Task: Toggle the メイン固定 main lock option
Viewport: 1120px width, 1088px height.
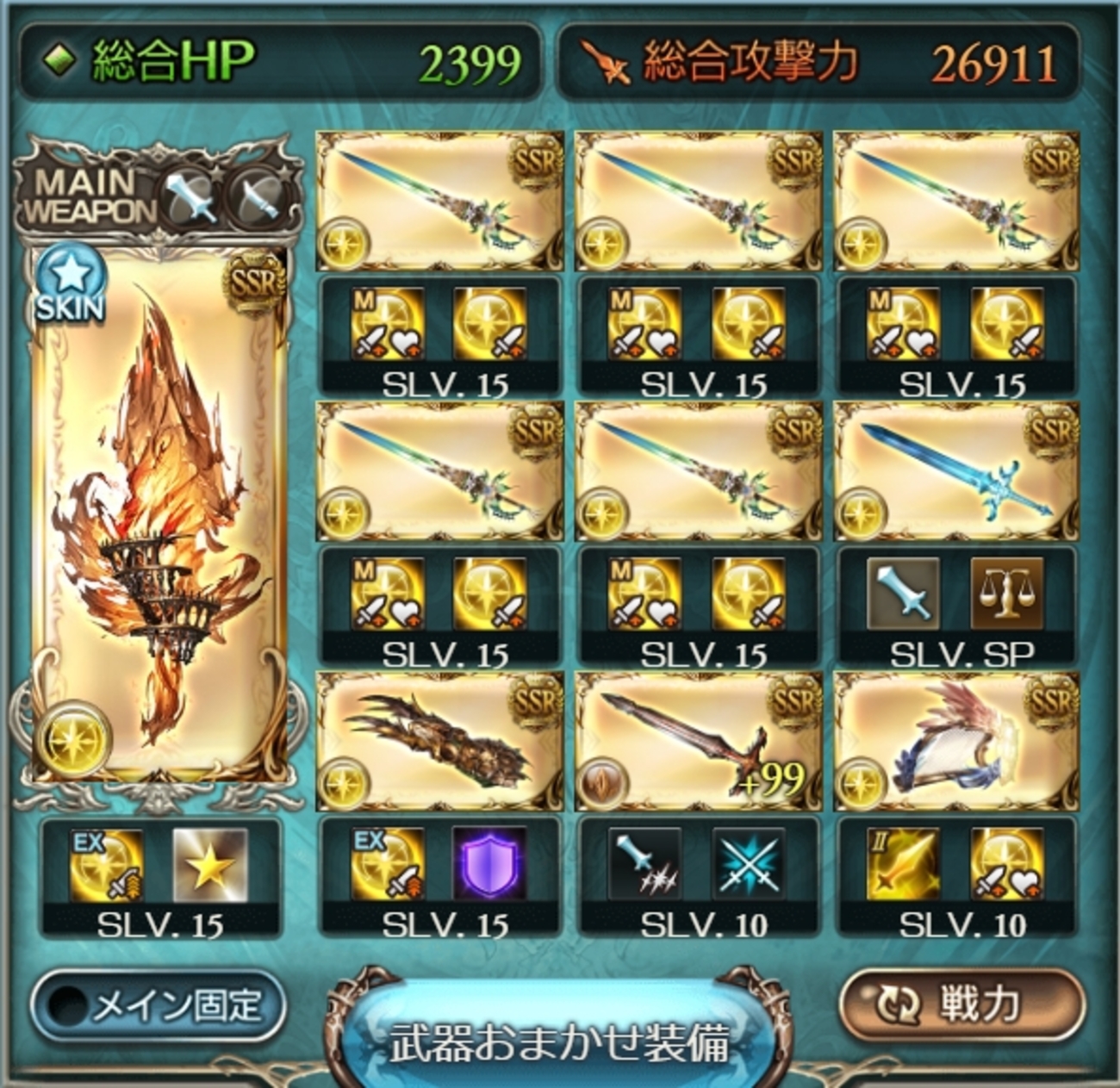Action: [x=159, y=1004]
